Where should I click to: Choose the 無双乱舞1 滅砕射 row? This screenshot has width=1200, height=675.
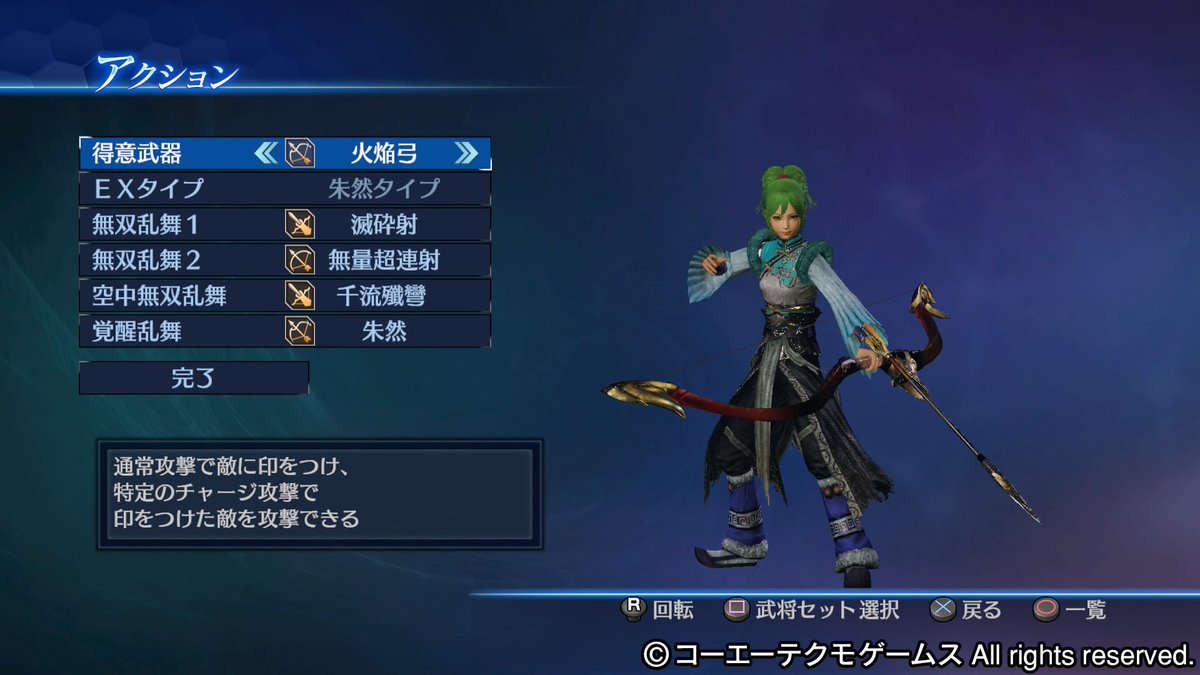[x=285, y=224]
